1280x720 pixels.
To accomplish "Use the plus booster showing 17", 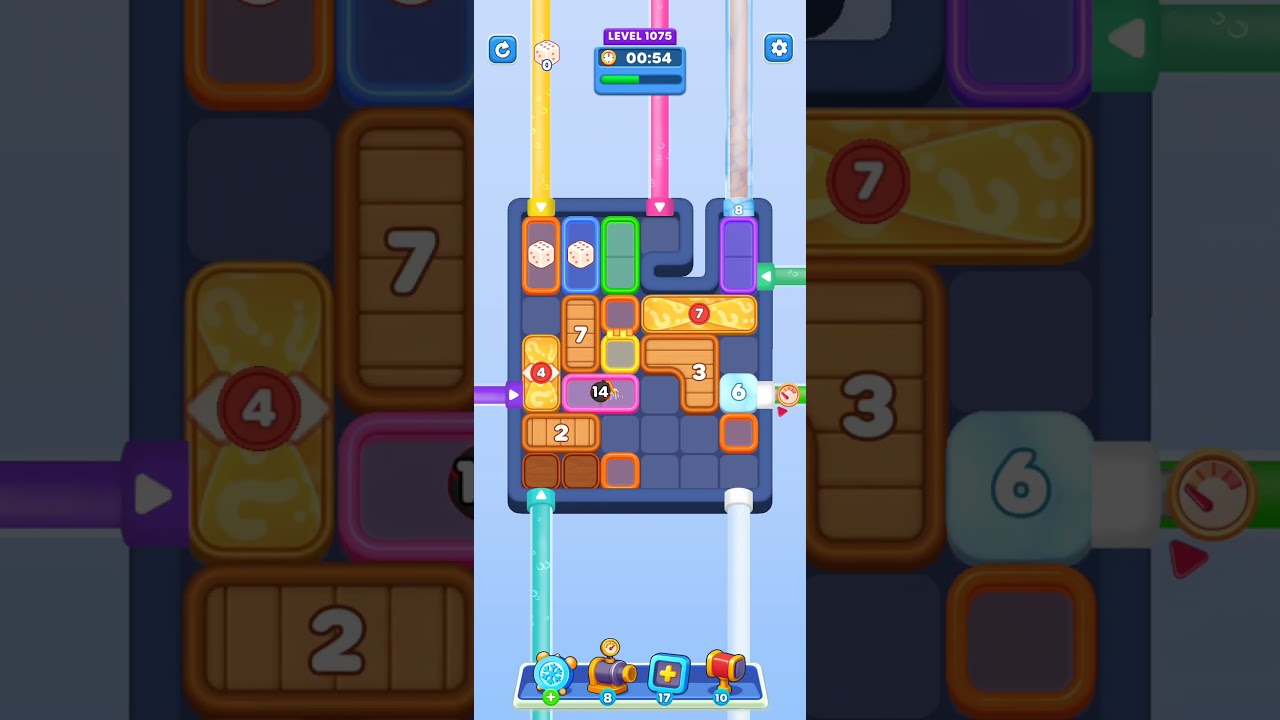I will click(666, 675).
